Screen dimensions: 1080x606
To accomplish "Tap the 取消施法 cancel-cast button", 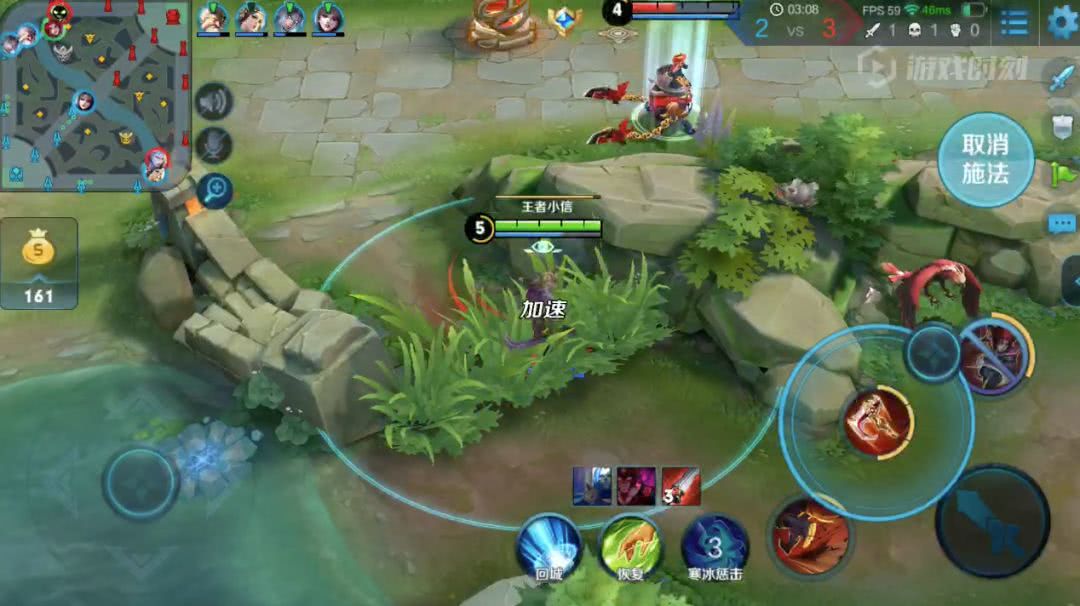I will tap(985, 159).
